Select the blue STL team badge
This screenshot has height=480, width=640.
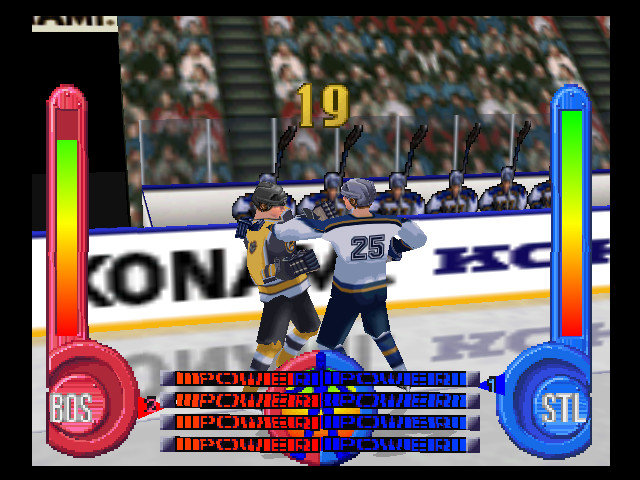coord(564,407)
